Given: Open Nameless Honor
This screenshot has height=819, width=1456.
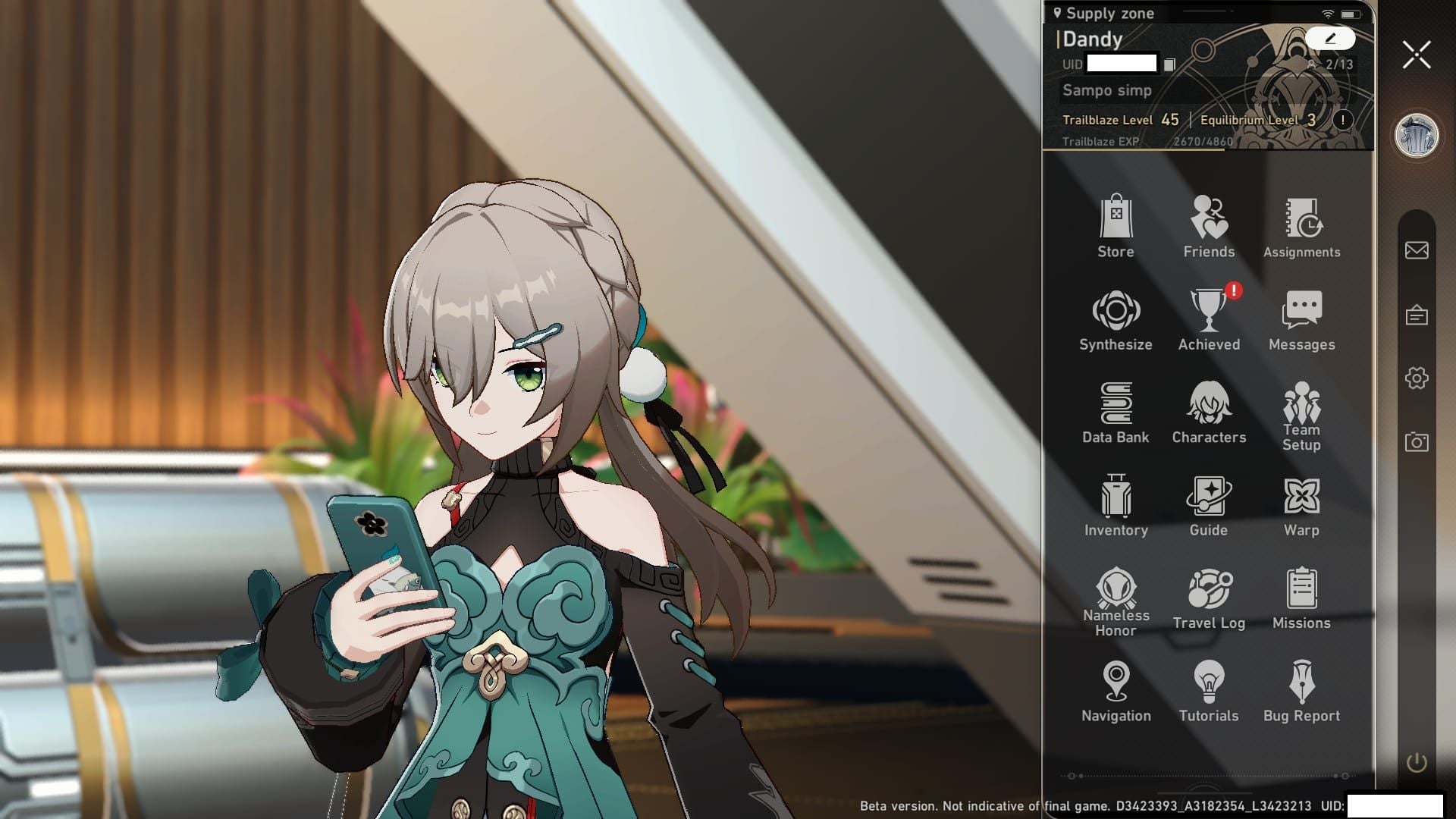Looking at the screenshot, I should (1116, 599).
